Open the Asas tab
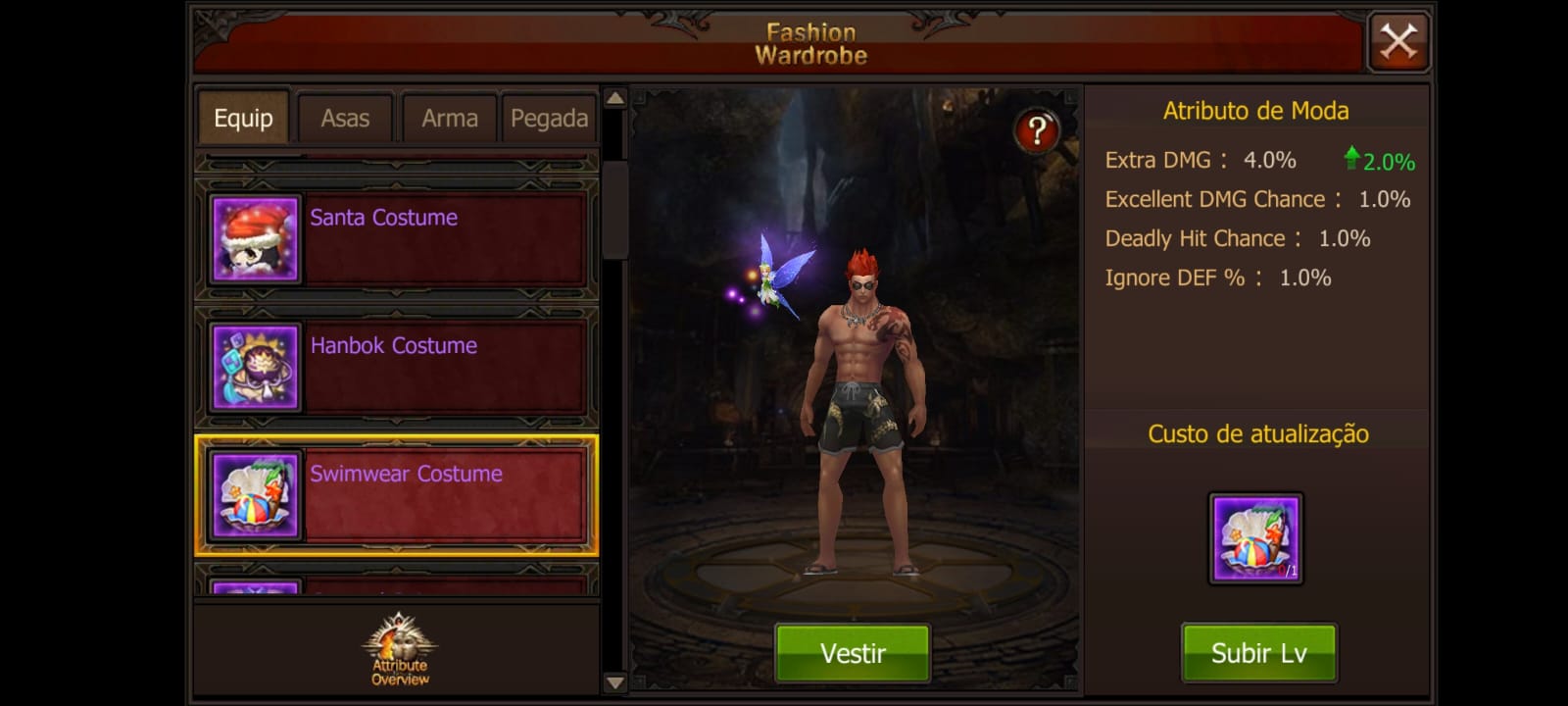Viewport: 1568px width, 706px height. point(345,119)
